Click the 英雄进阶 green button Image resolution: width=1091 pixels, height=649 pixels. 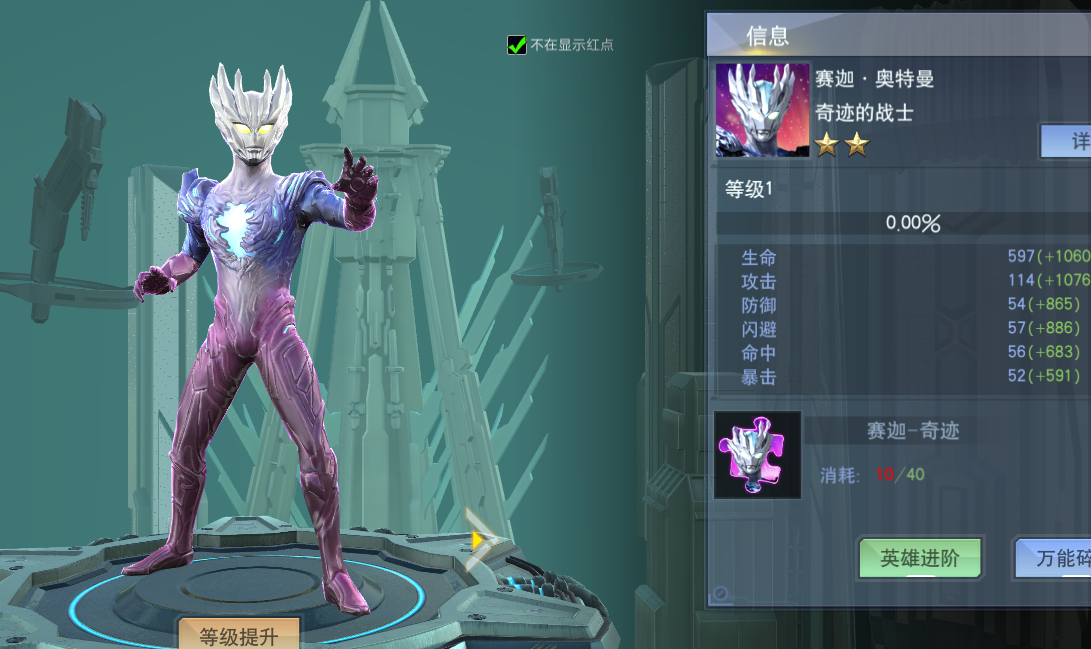coord(919,559)
